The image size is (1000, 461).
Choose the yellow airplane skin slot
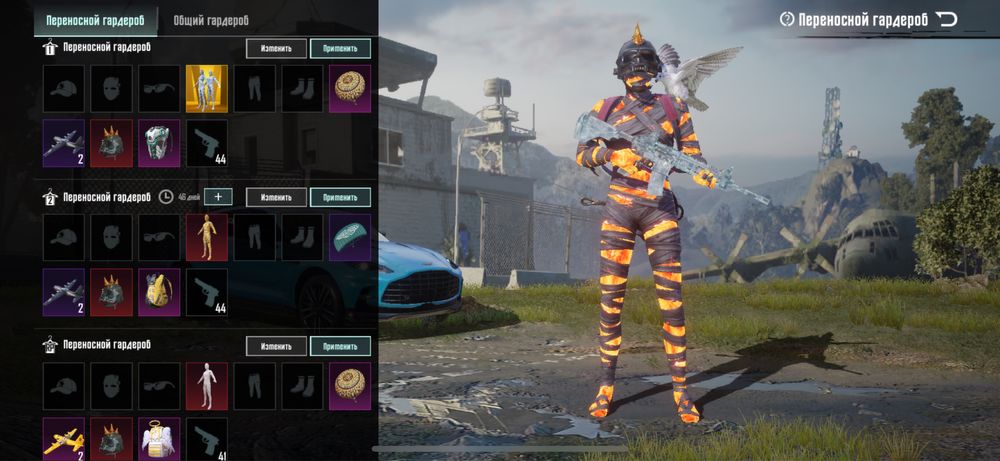pyautogui.click(x=63, y=438)
